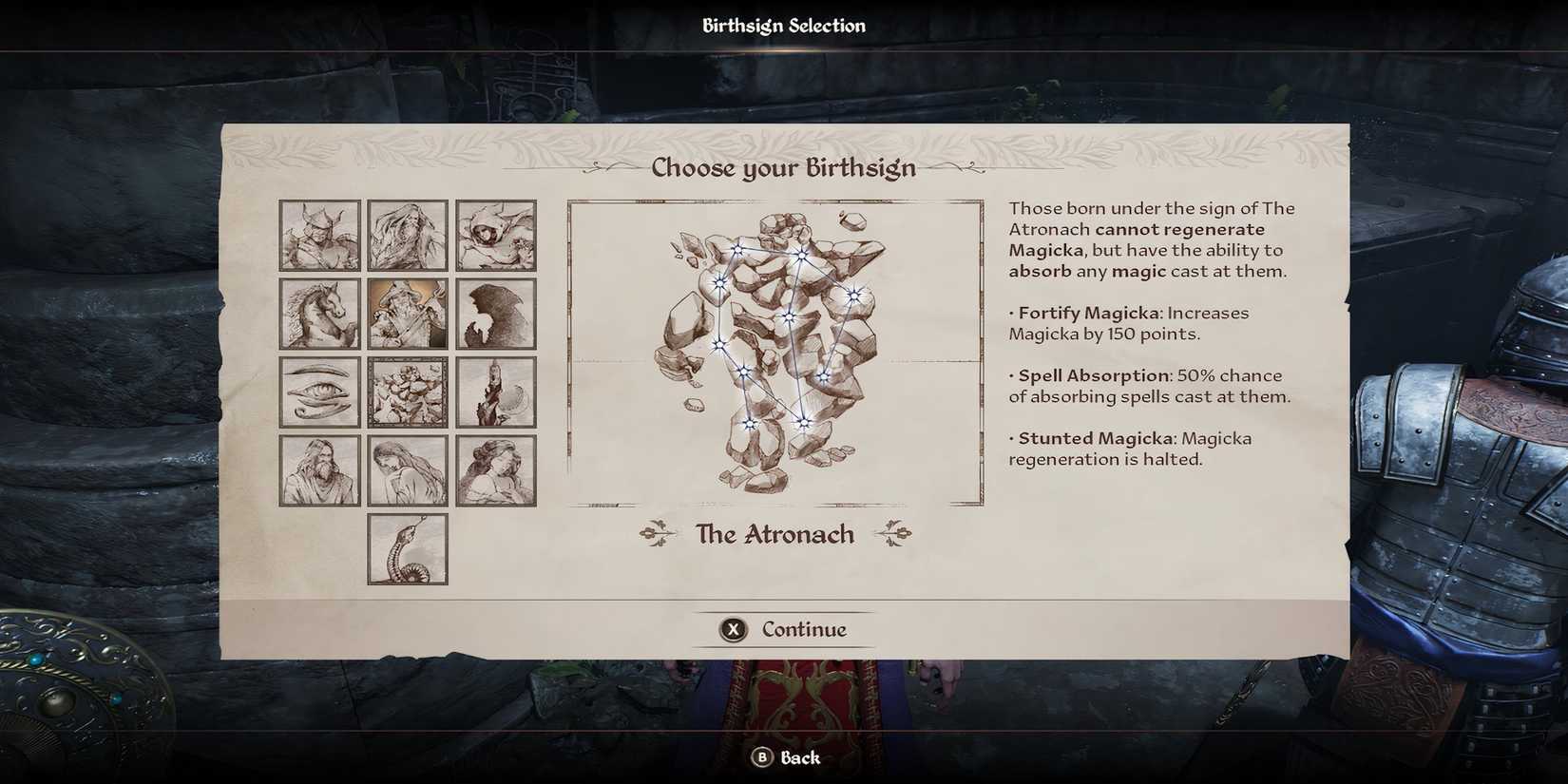Select the Apprentice eyes birthsign icon
1568x784 pixels.
click(318, 391)
